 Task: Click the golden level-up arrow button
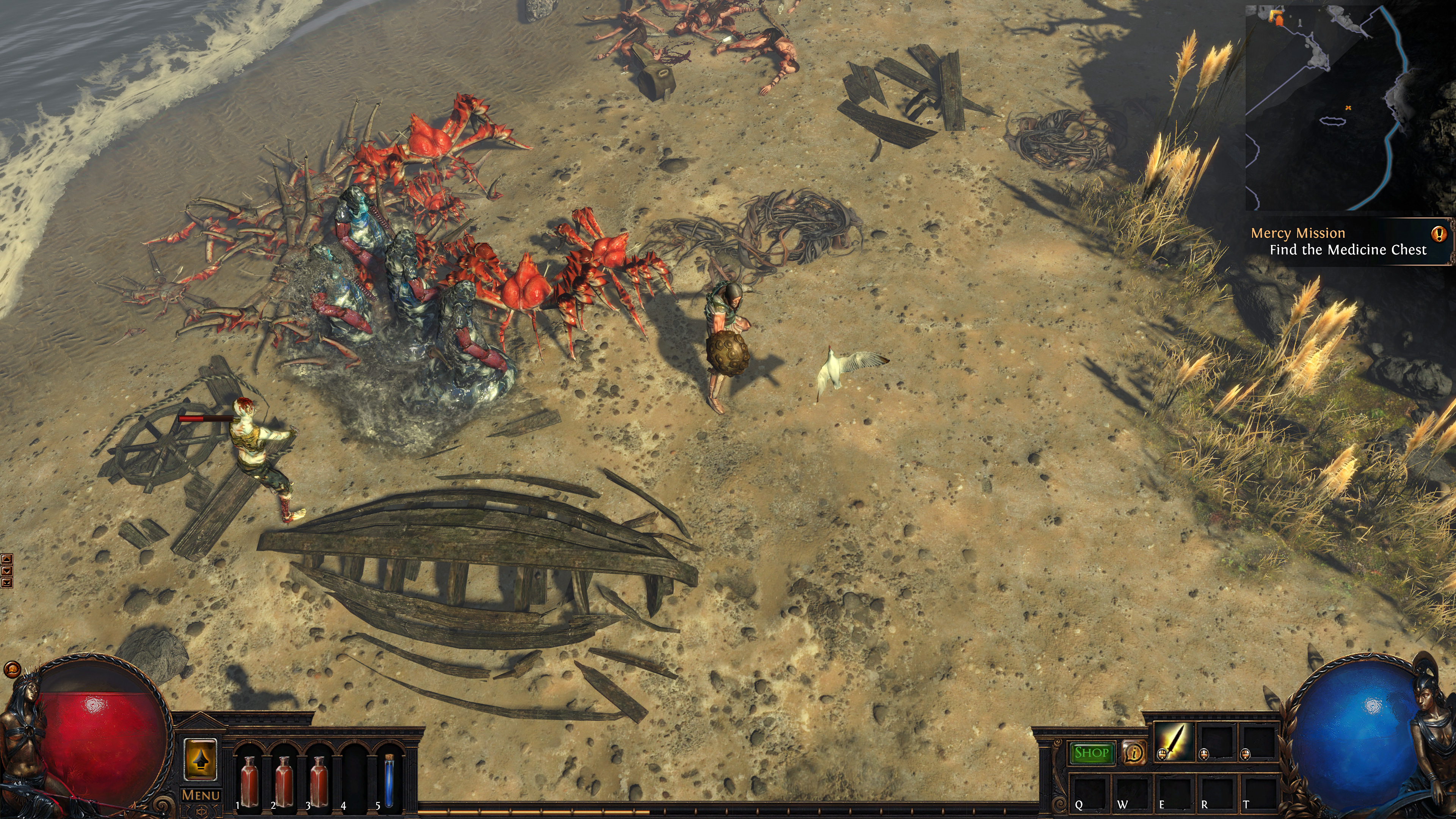201,759
